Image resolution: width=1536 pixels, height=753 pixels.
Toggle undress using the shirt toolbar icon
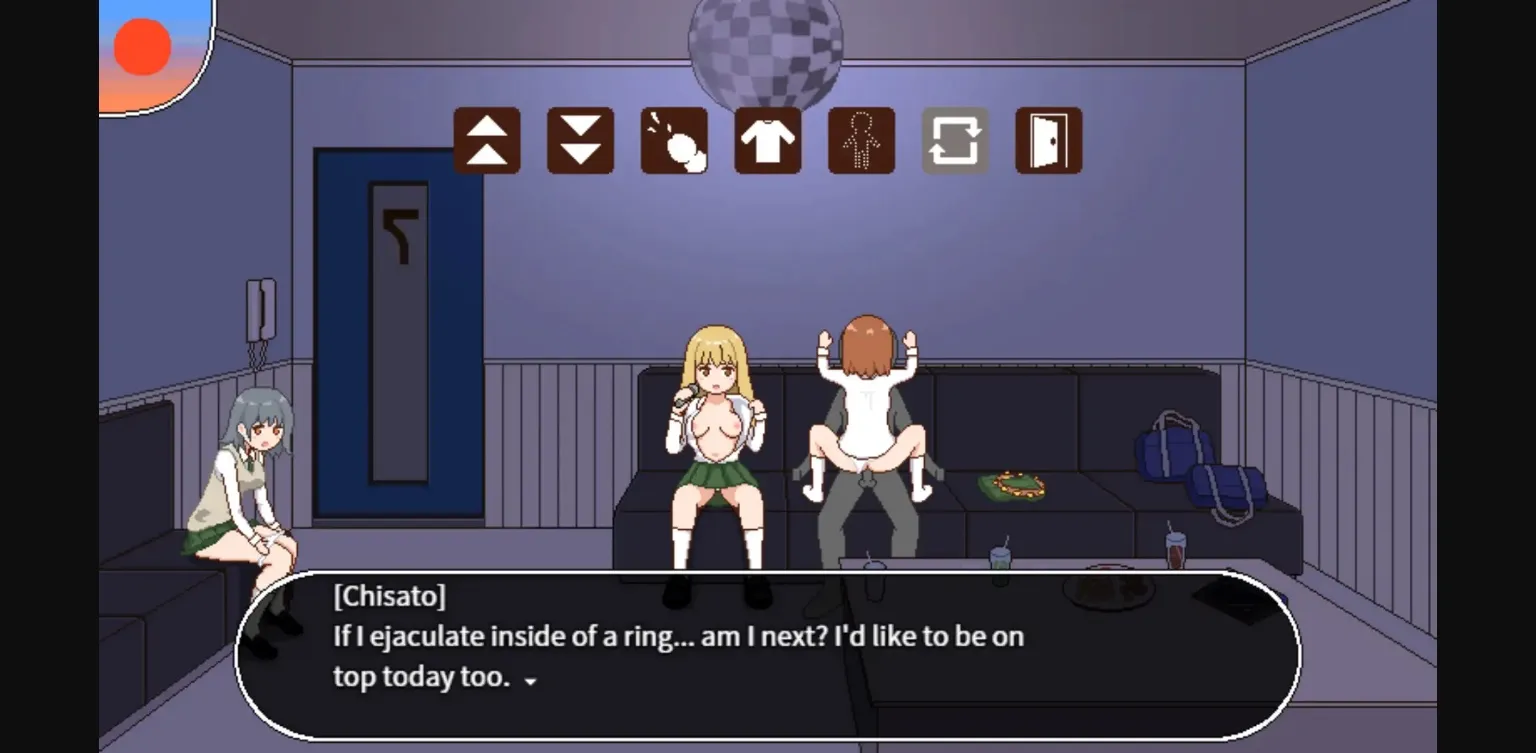point(768,141)
